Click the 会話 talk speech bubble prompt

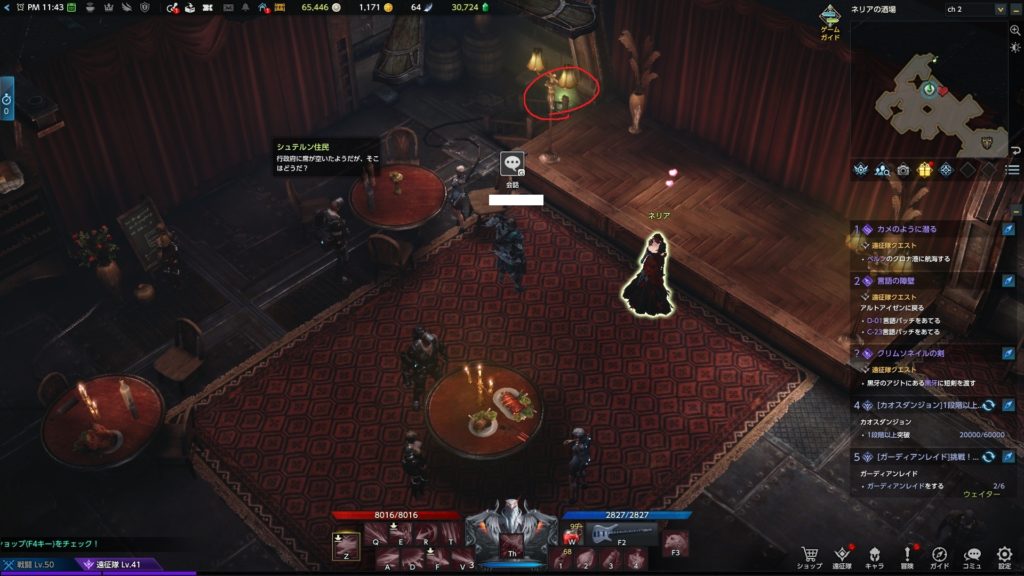pos(513,164)
